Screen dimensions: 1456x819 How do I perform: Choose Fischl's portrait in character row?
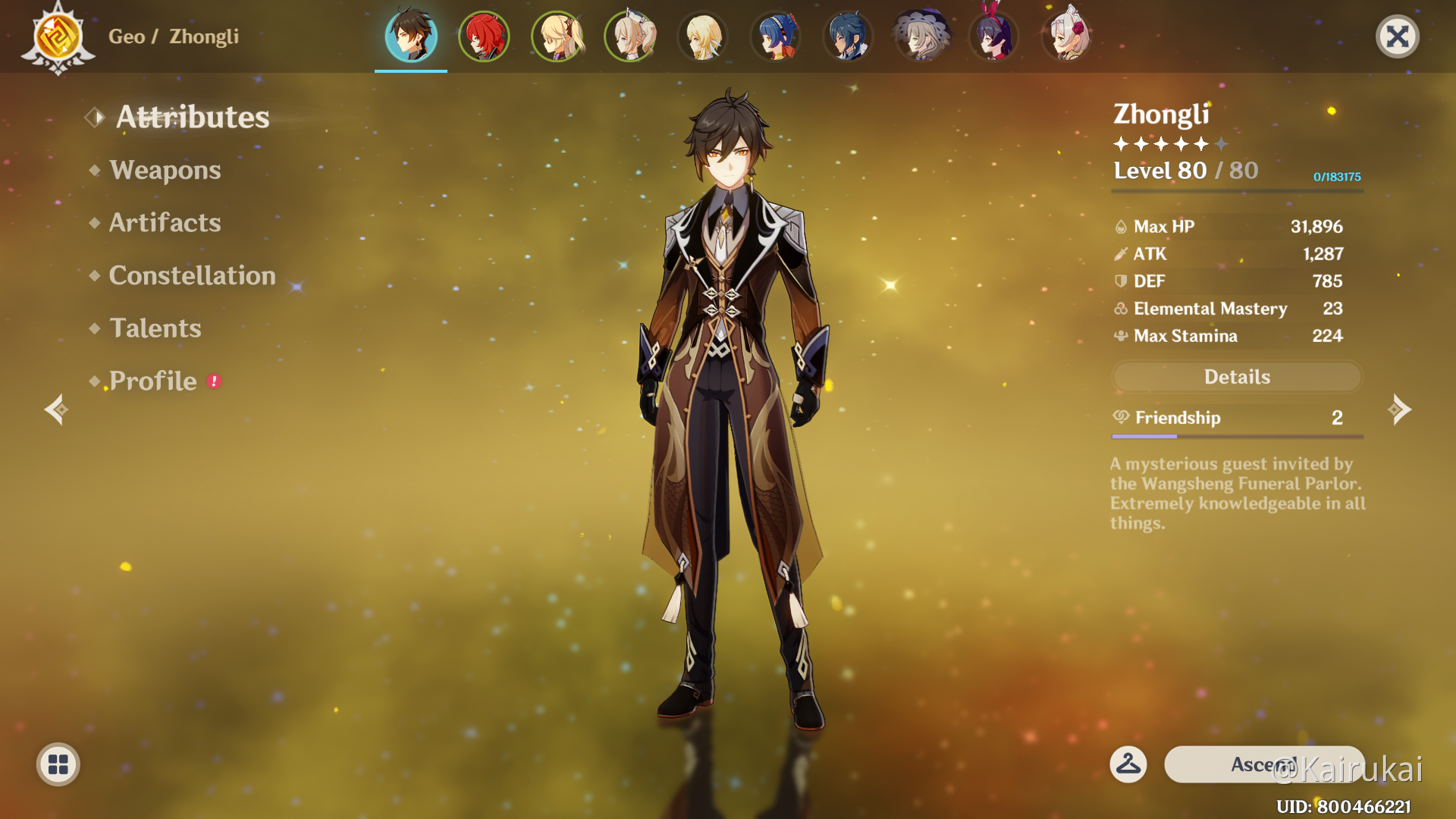click(557, 36)
